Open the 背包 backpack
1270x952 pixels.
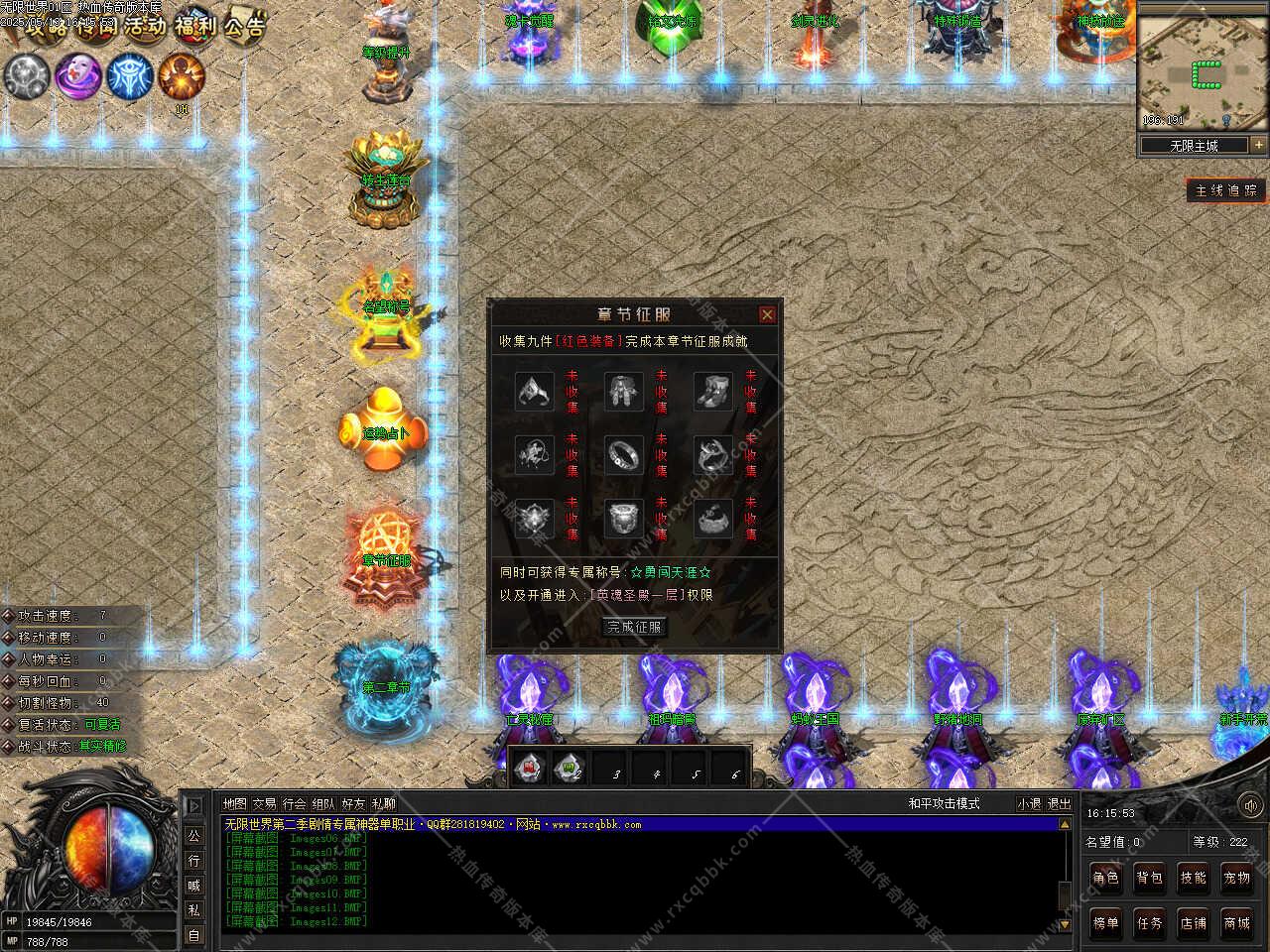pos(1149,878)
